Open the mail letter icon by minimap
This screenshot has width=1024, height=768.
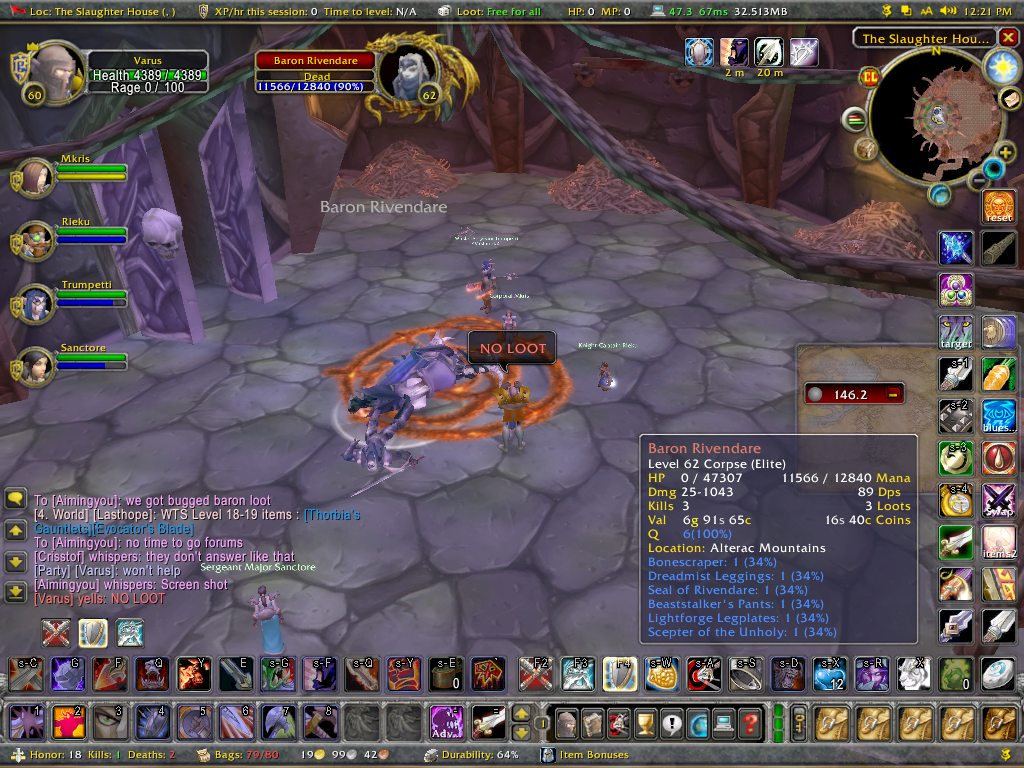pos(1009,98)
